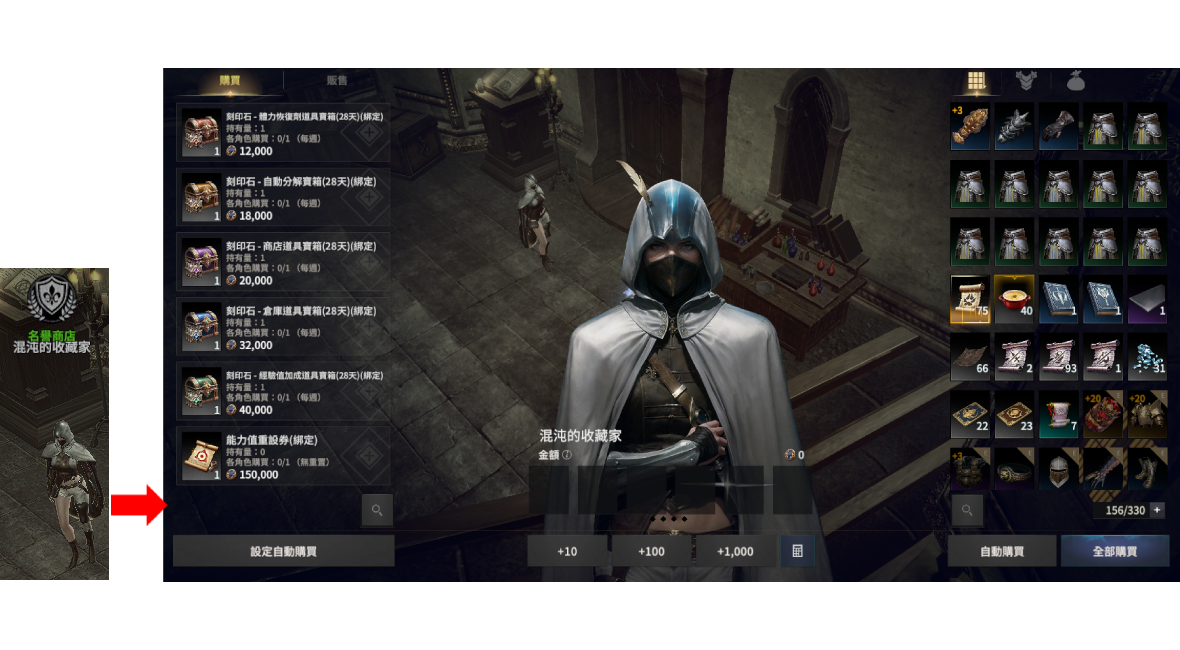Viewport: 1180px width, 650px height.
Task: Select the 經驗值加成道具寶箱 listing for 40,000
Action: tap(284, 392)
